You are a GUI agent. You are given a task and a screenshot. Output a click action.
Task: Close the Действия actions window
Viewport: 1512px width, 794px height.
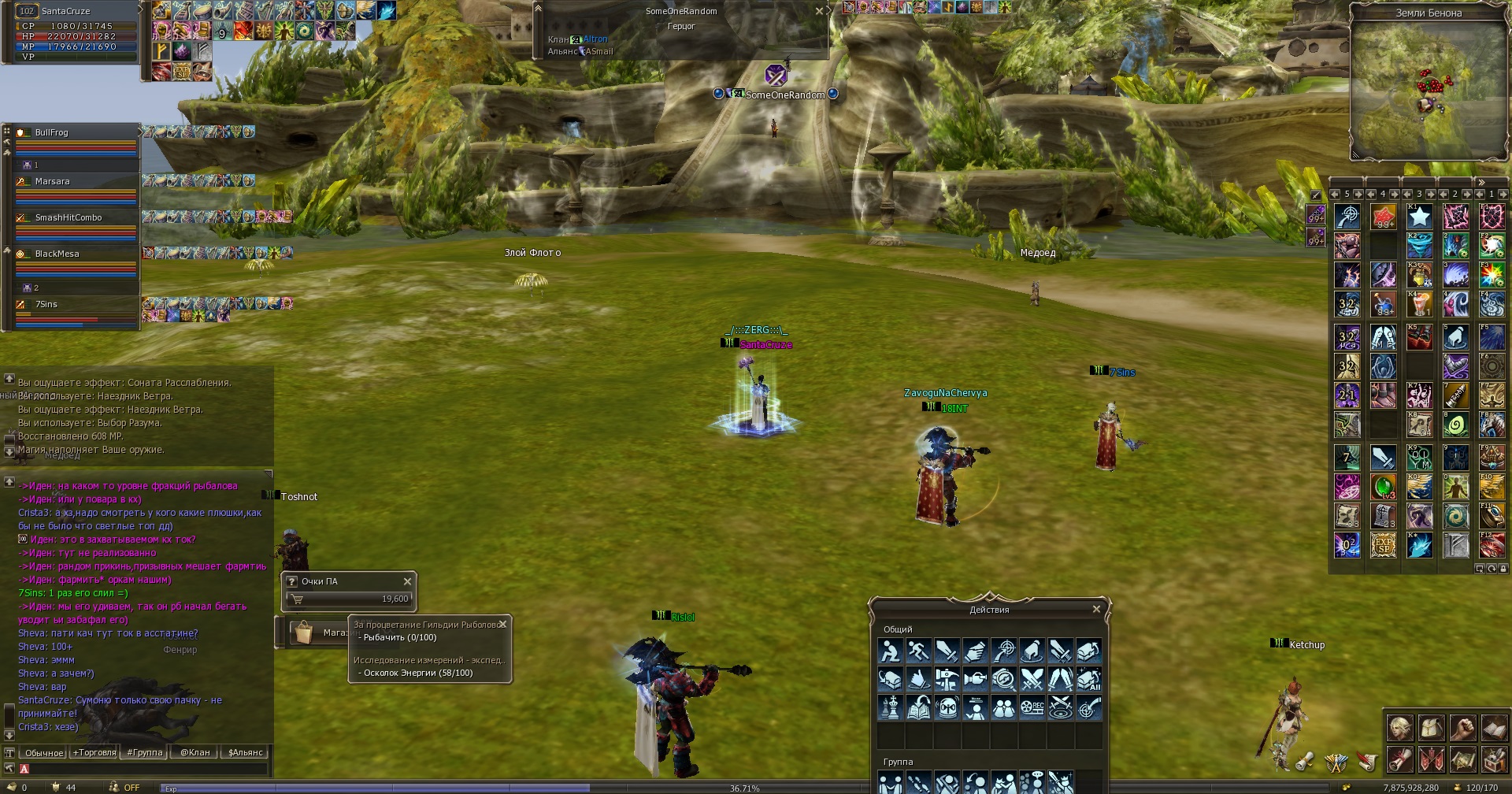(1096, 610)
